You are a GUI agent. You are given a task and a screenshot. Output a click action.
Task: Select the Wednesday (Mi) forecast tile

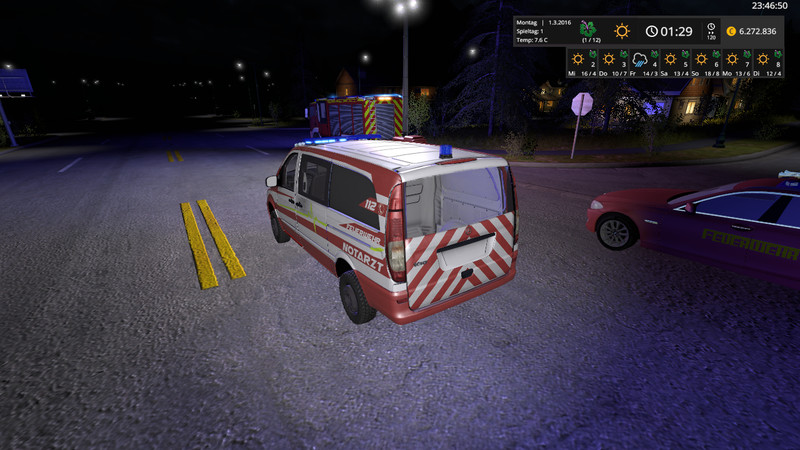[x=581, y=62]
